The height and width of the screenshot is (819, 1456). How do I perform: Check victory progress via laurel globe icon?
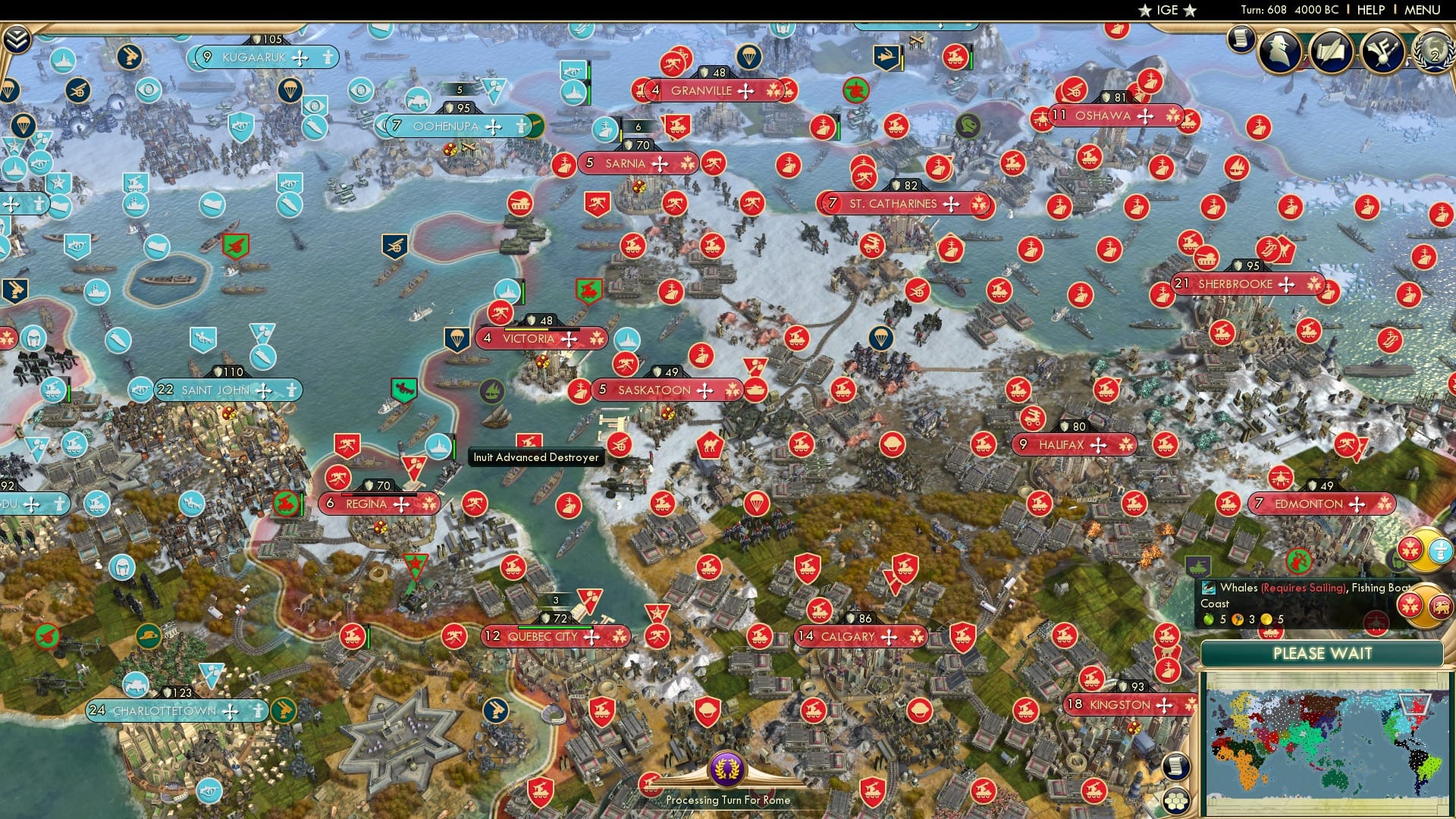pyautogui.click(x=1436, y=53)
